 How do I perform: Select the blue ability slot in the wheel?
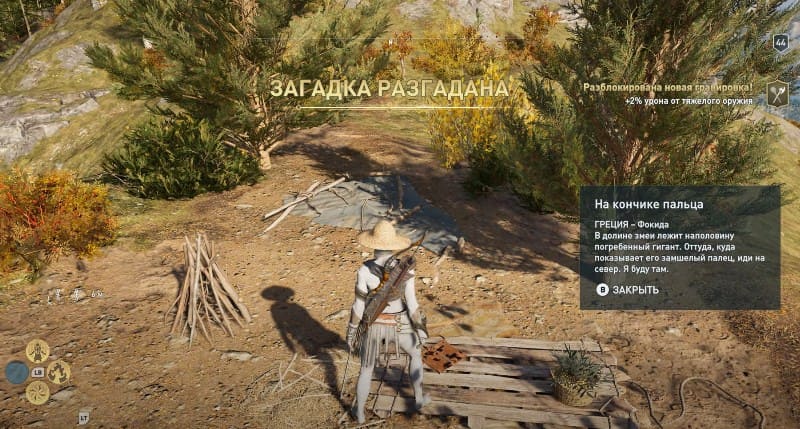click(17, 373)
